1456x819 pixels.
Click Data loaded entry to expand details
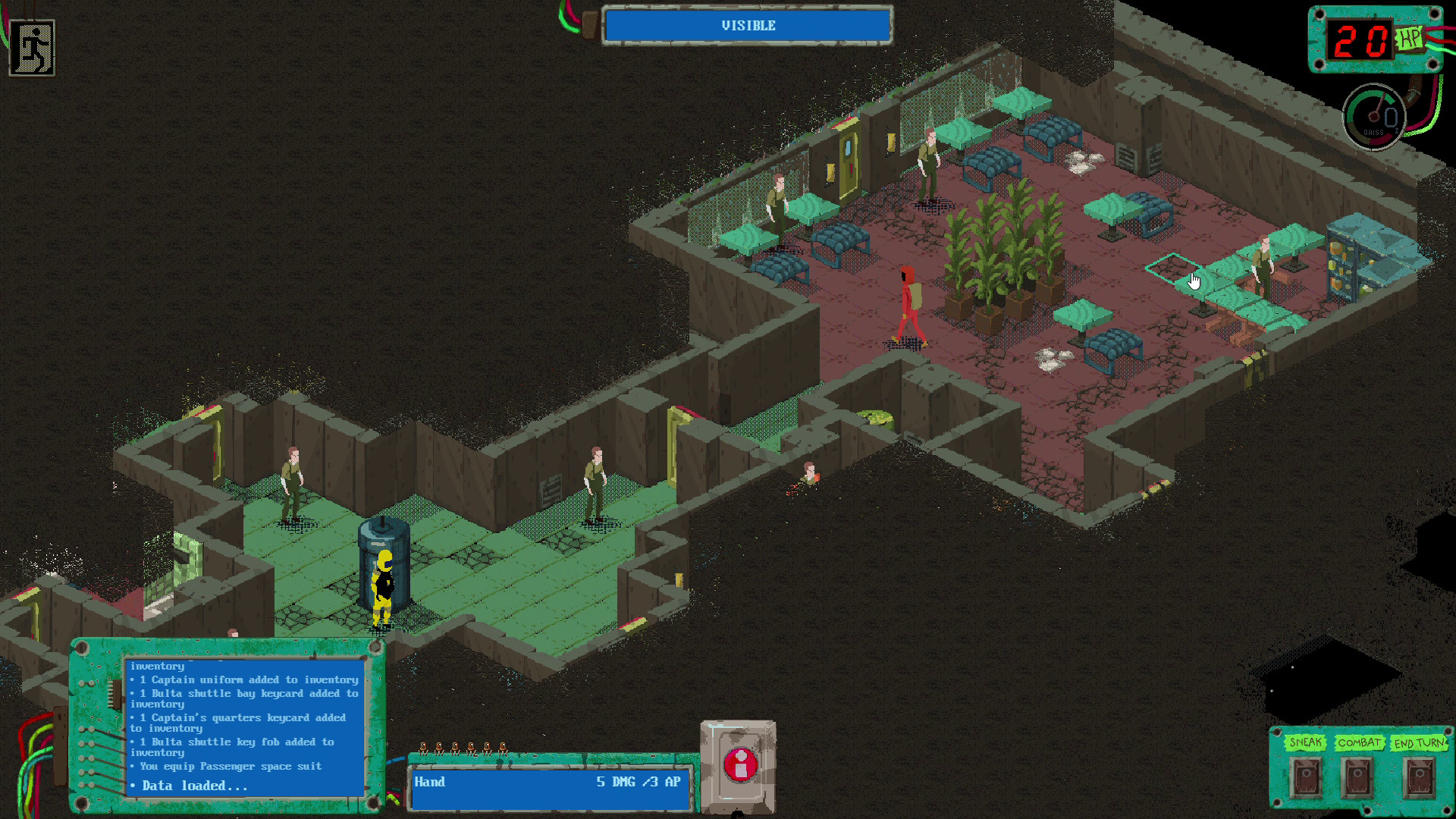coord(193,786)
